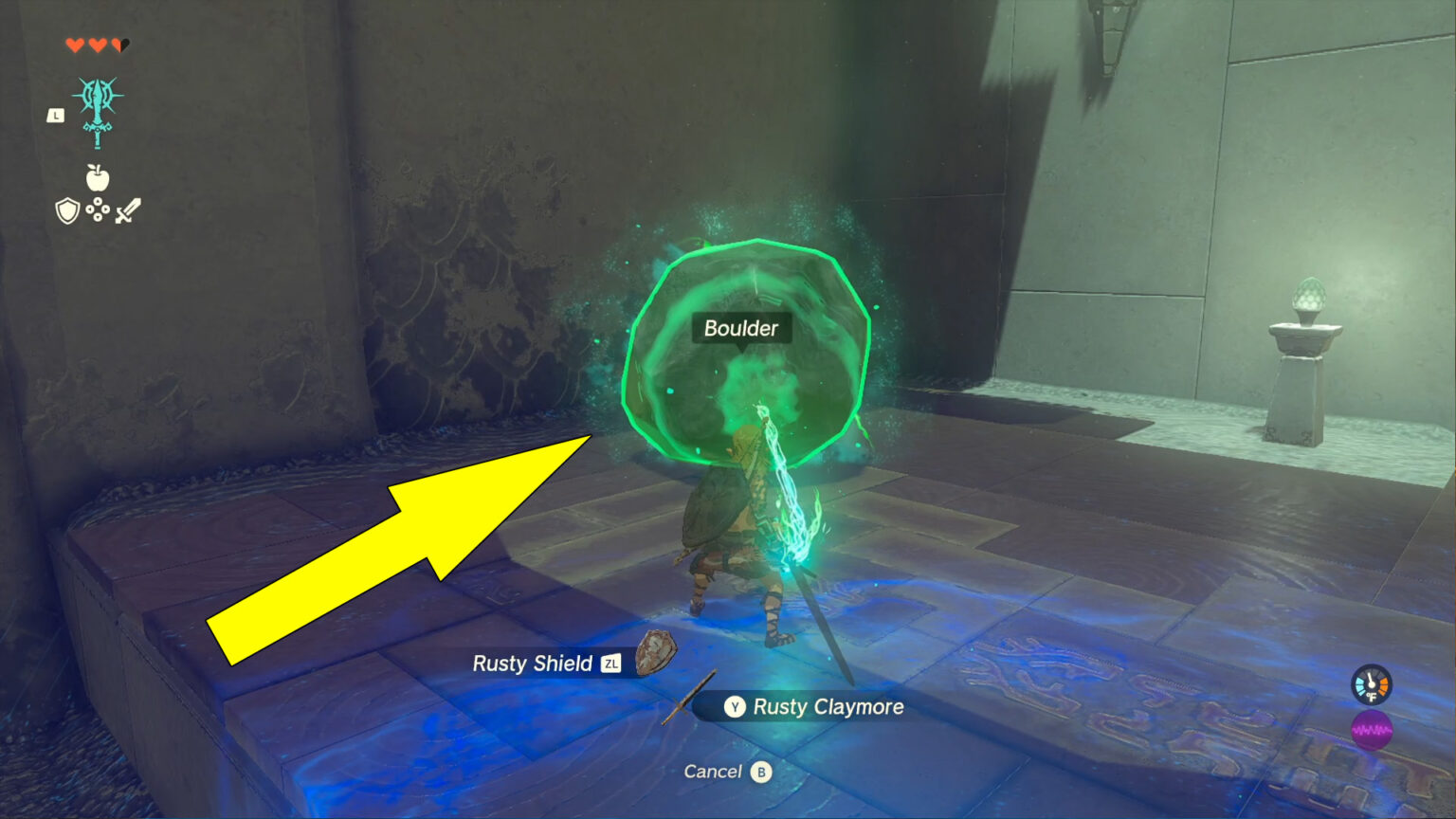Click the sword weapon icon
This screenshot has width=1456, height=819.
tap(129, 210)
